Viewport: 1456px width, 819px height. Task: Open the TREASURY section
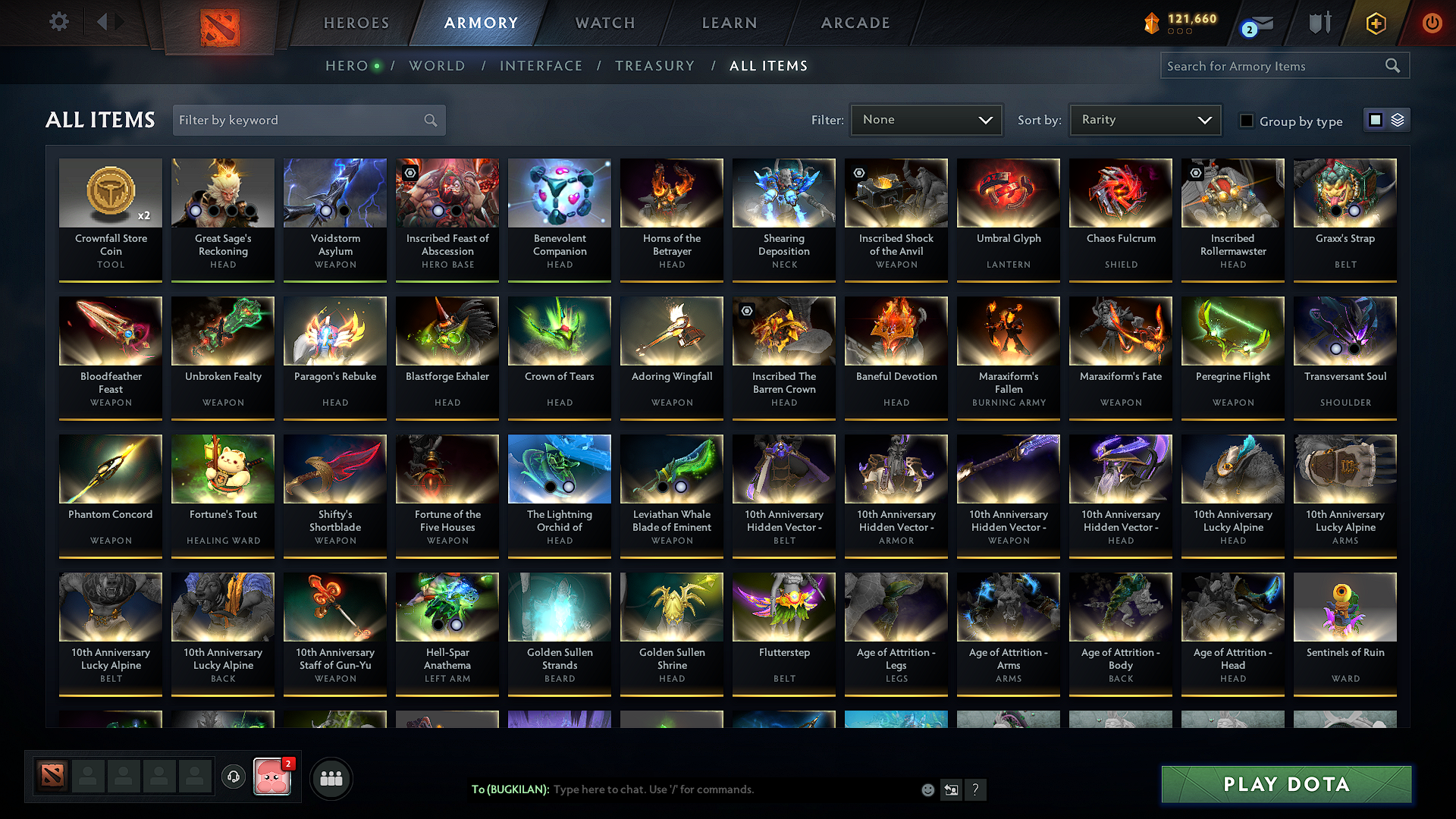pos(655,66)
